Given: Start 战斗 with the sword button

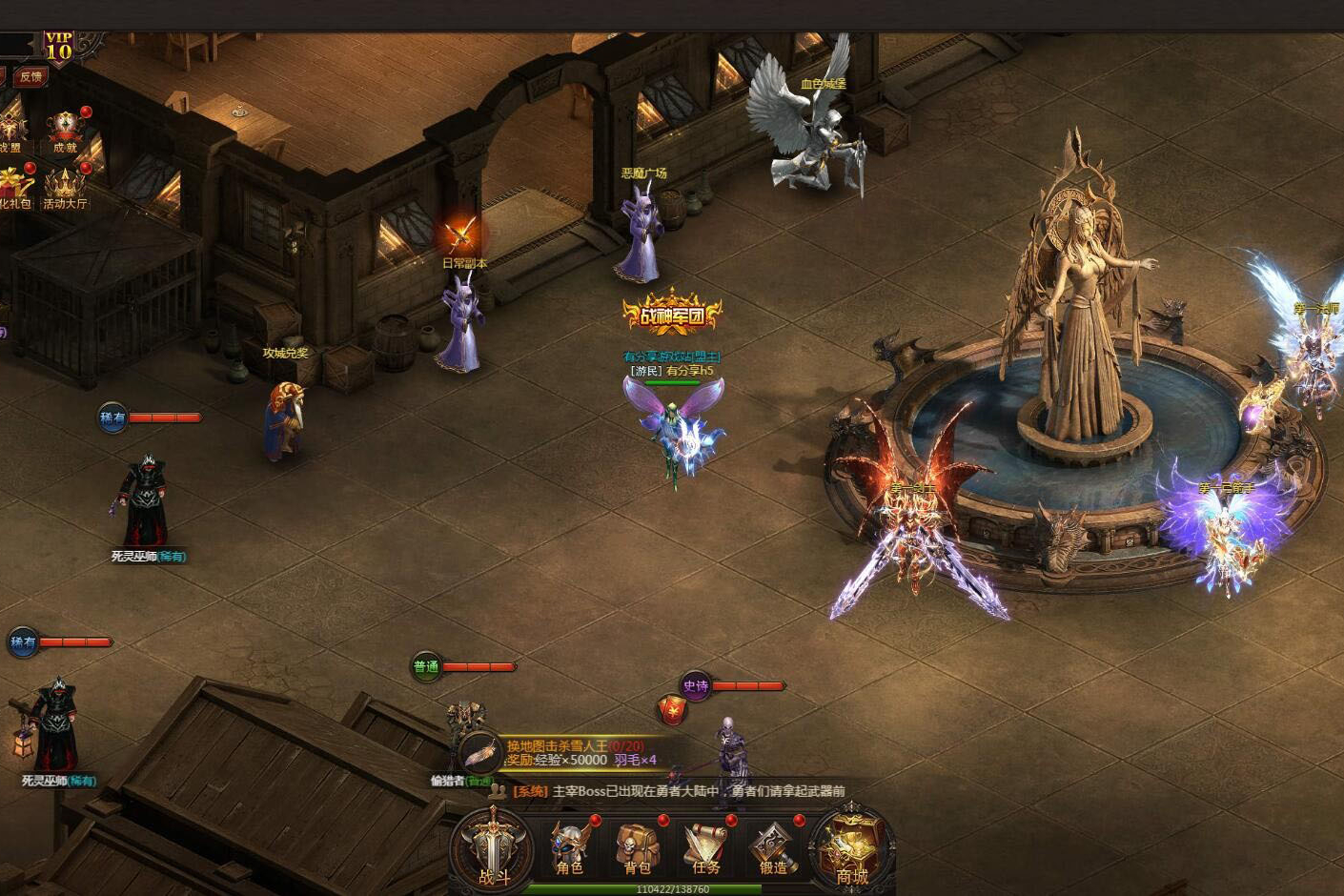Looking at the screenshot, I should click(493, 848).
